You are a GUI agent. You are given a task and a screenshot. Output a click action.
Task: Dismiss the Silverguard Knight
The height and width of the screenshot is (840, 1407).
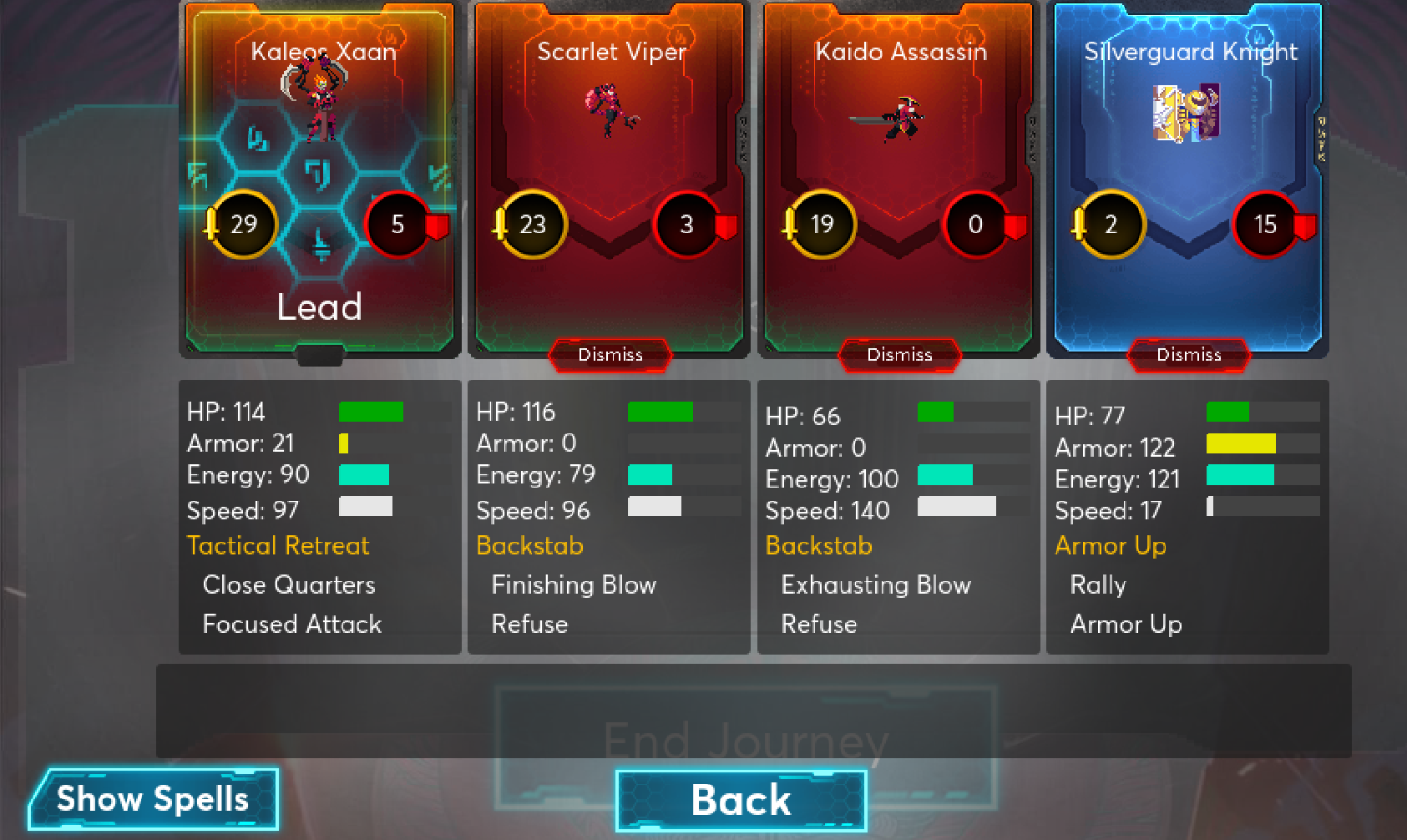click(1188, 355)
